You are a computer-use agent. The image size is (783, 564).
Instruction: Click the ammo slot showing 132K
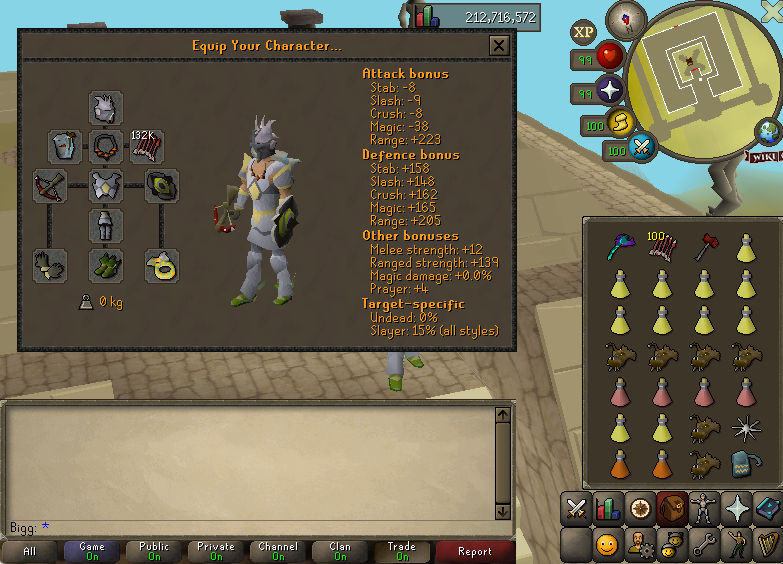coord(146,147)
